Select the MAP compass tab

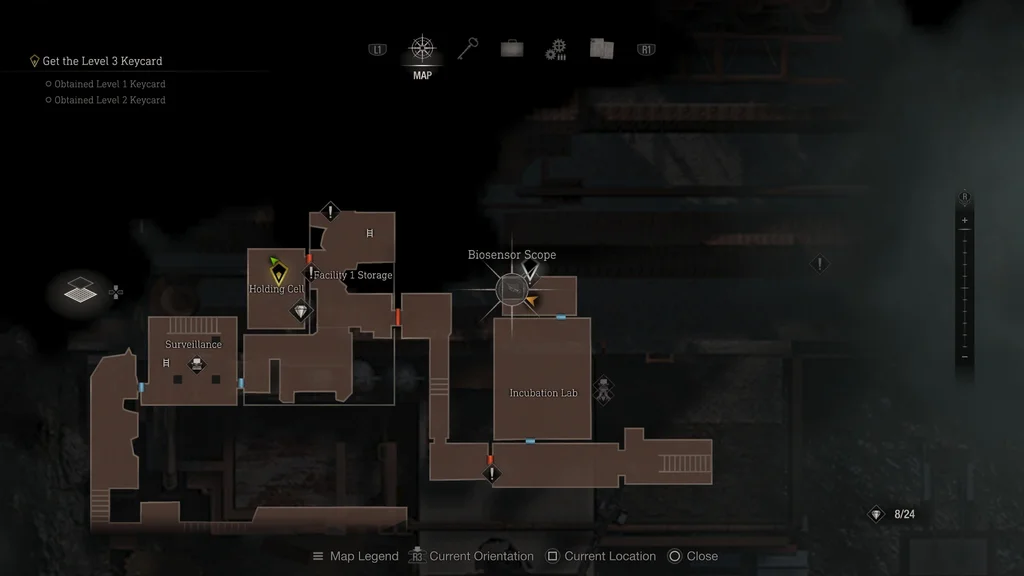(422, 49)
